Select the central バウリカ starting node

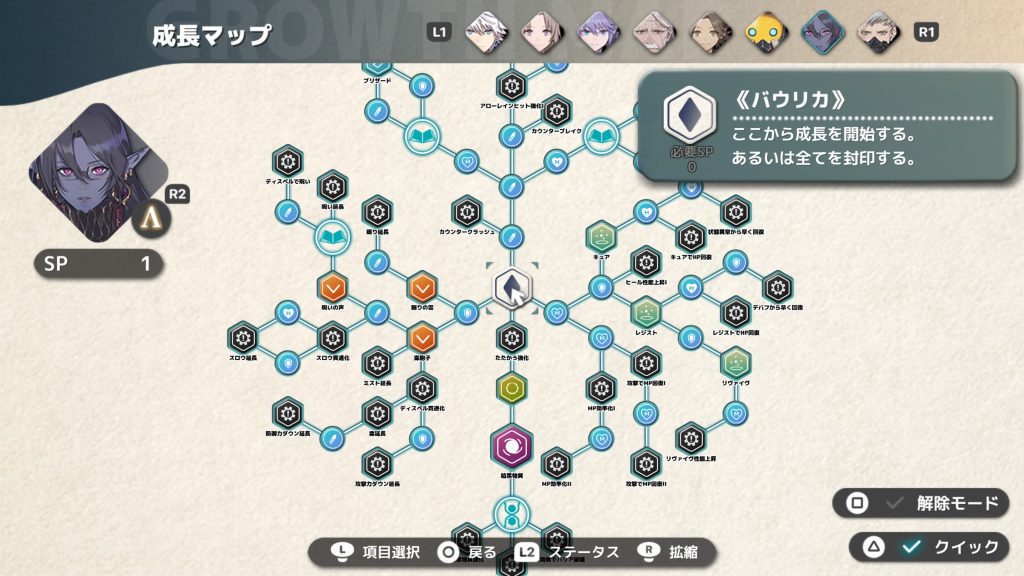click(x=511, y=288)
